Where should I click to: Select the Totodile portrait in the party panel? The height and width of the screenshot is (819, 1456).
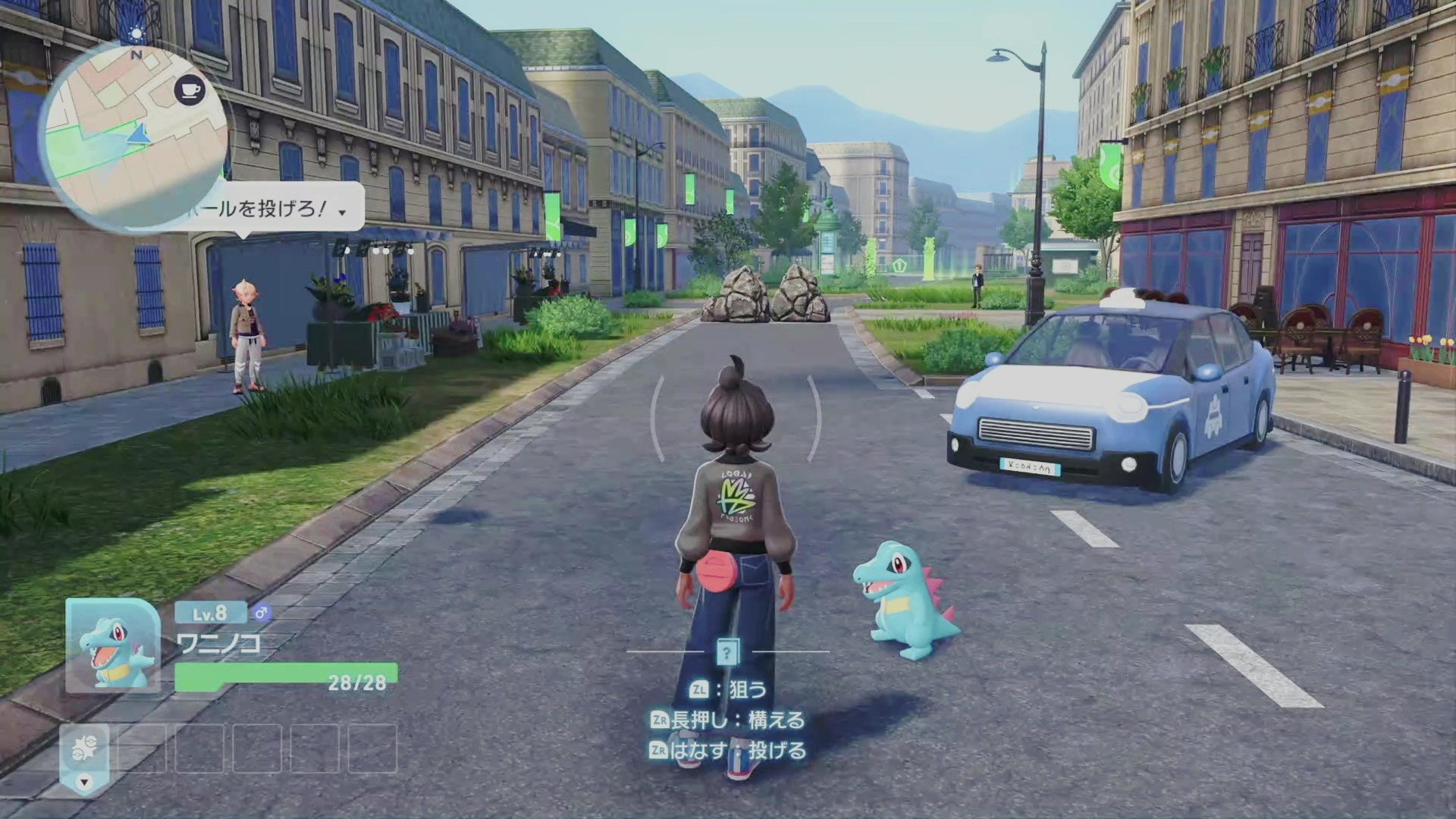(x=113, y=646)
